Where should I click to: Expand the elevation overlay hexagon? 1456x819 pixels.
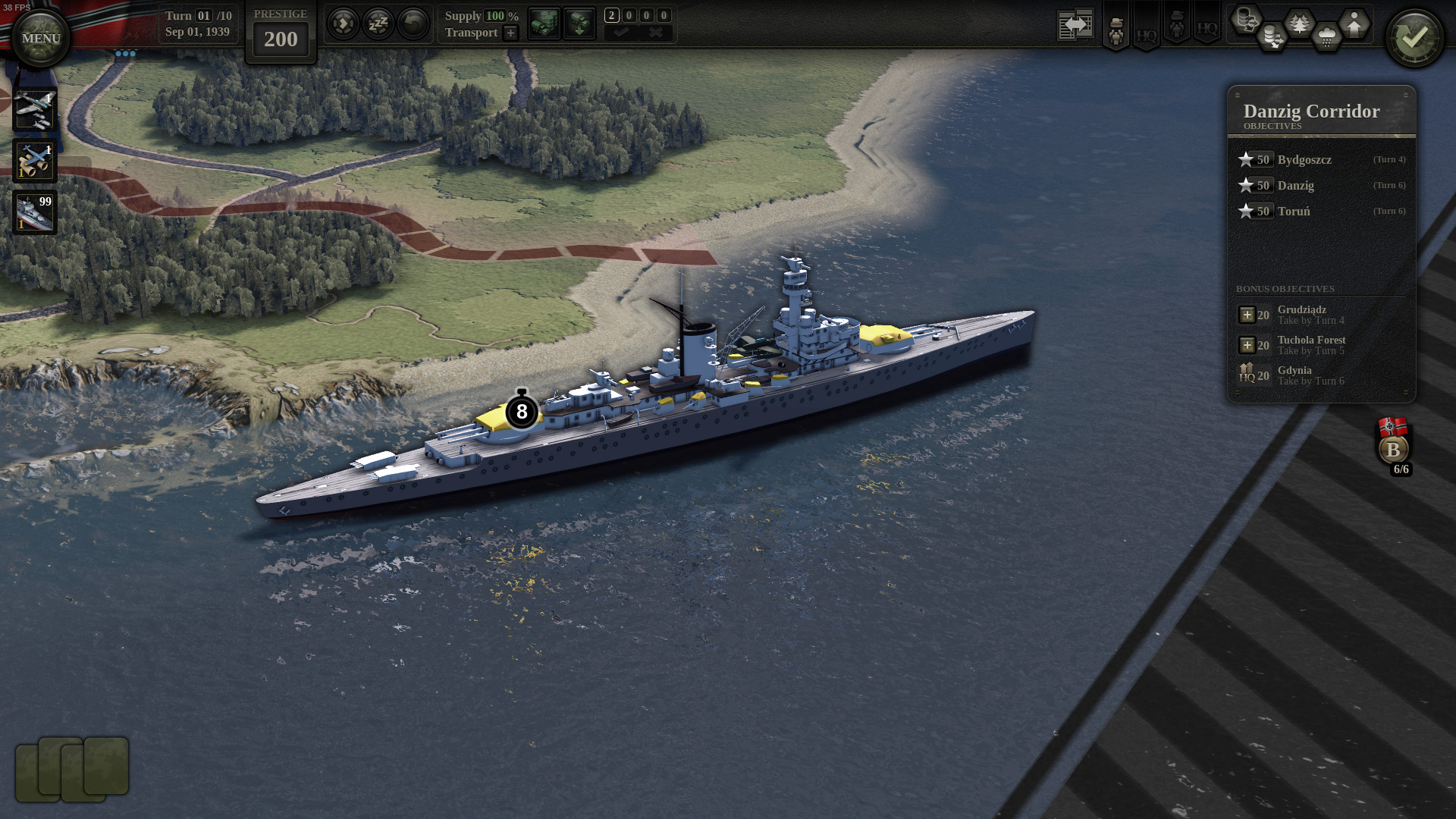1354,23
